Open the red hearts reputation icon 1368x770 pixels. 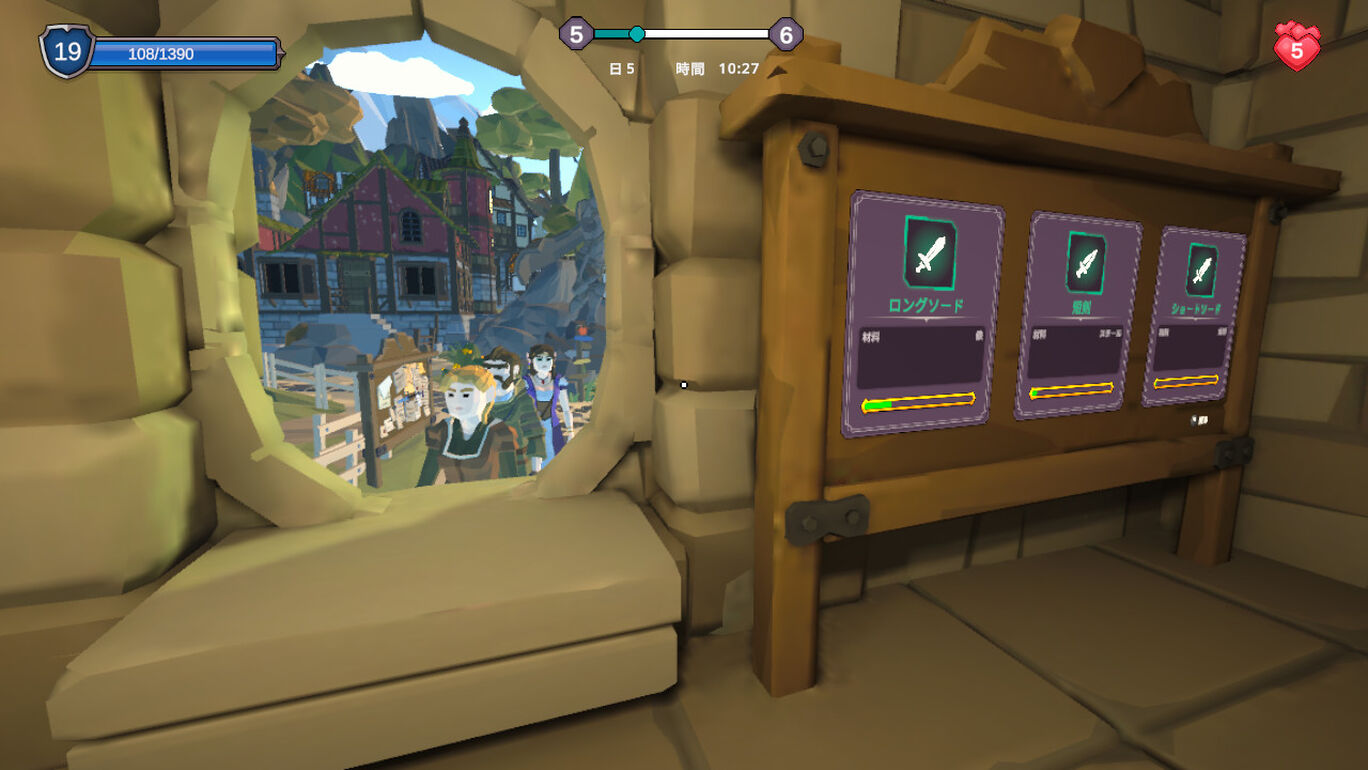[1297, 47]
